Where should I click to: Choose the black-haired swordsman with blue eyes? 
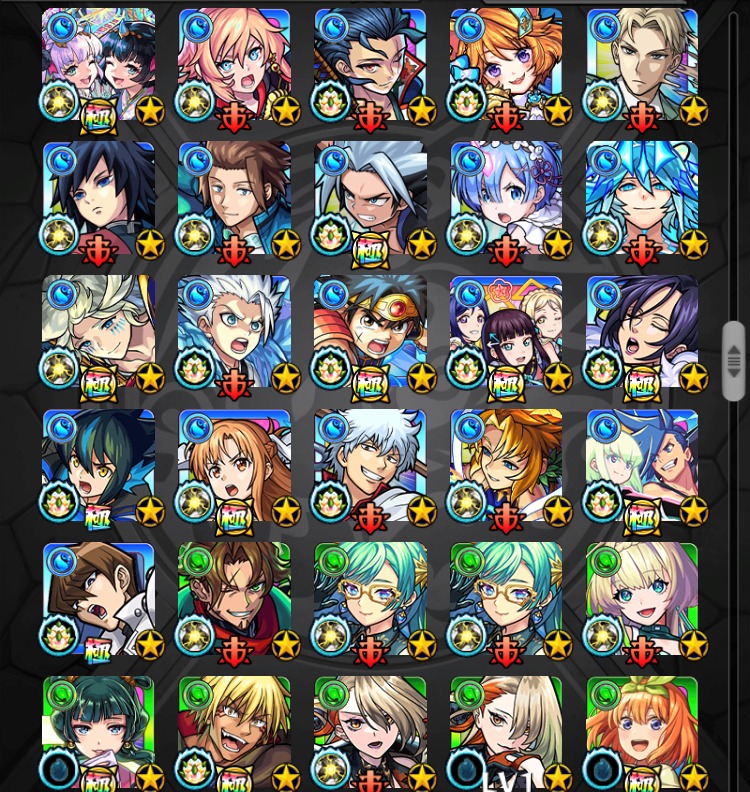[98, 198]
